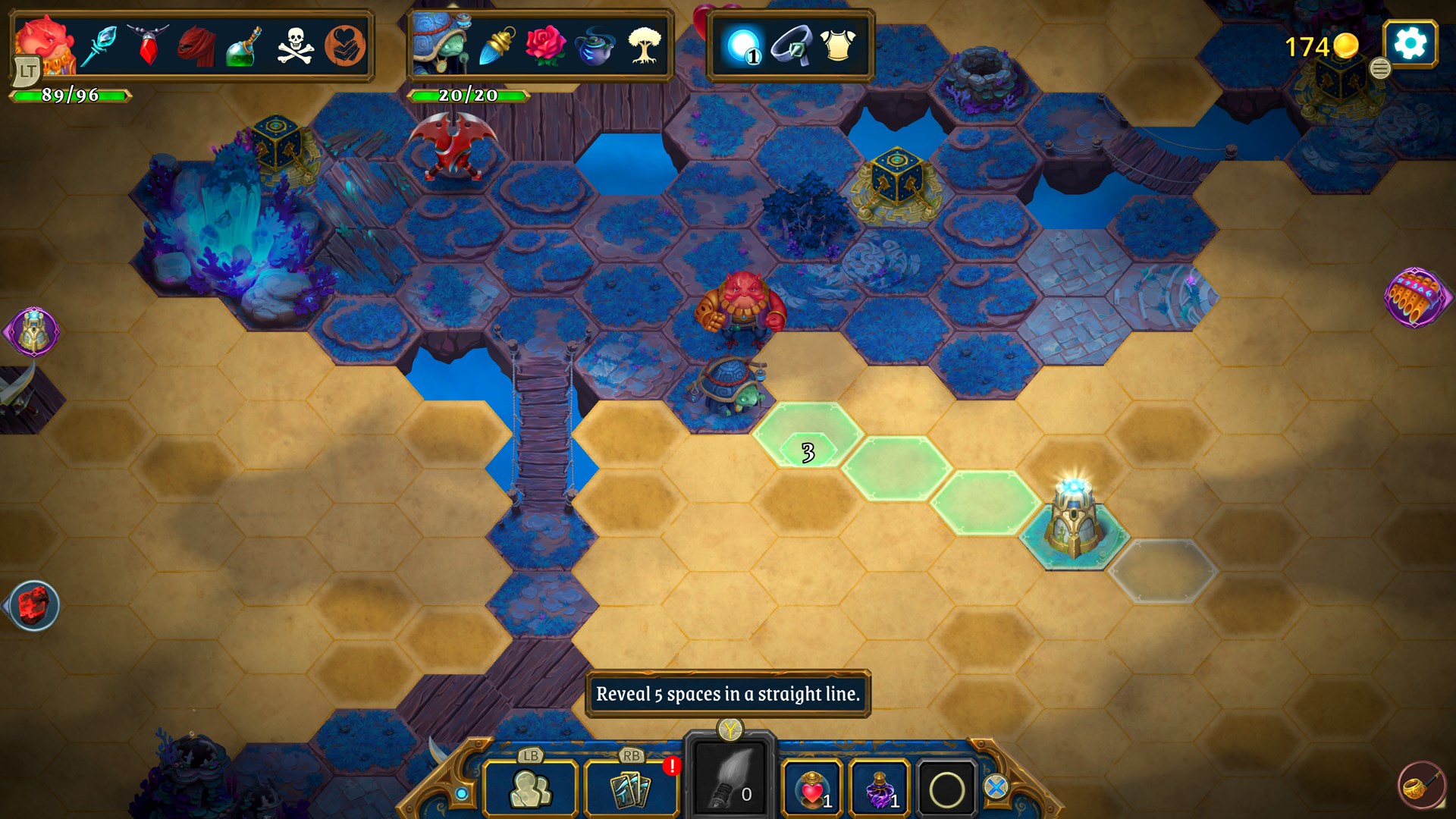Select the crystal staff in the hero's item bar

[101, 44]
